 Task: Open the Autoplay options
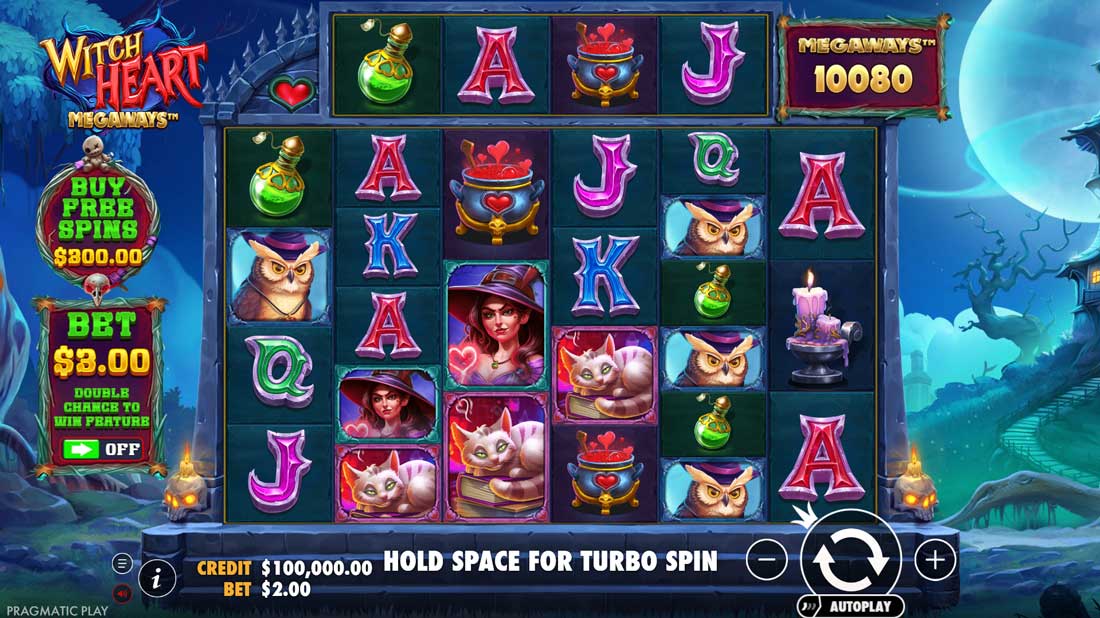pos(852,606)
